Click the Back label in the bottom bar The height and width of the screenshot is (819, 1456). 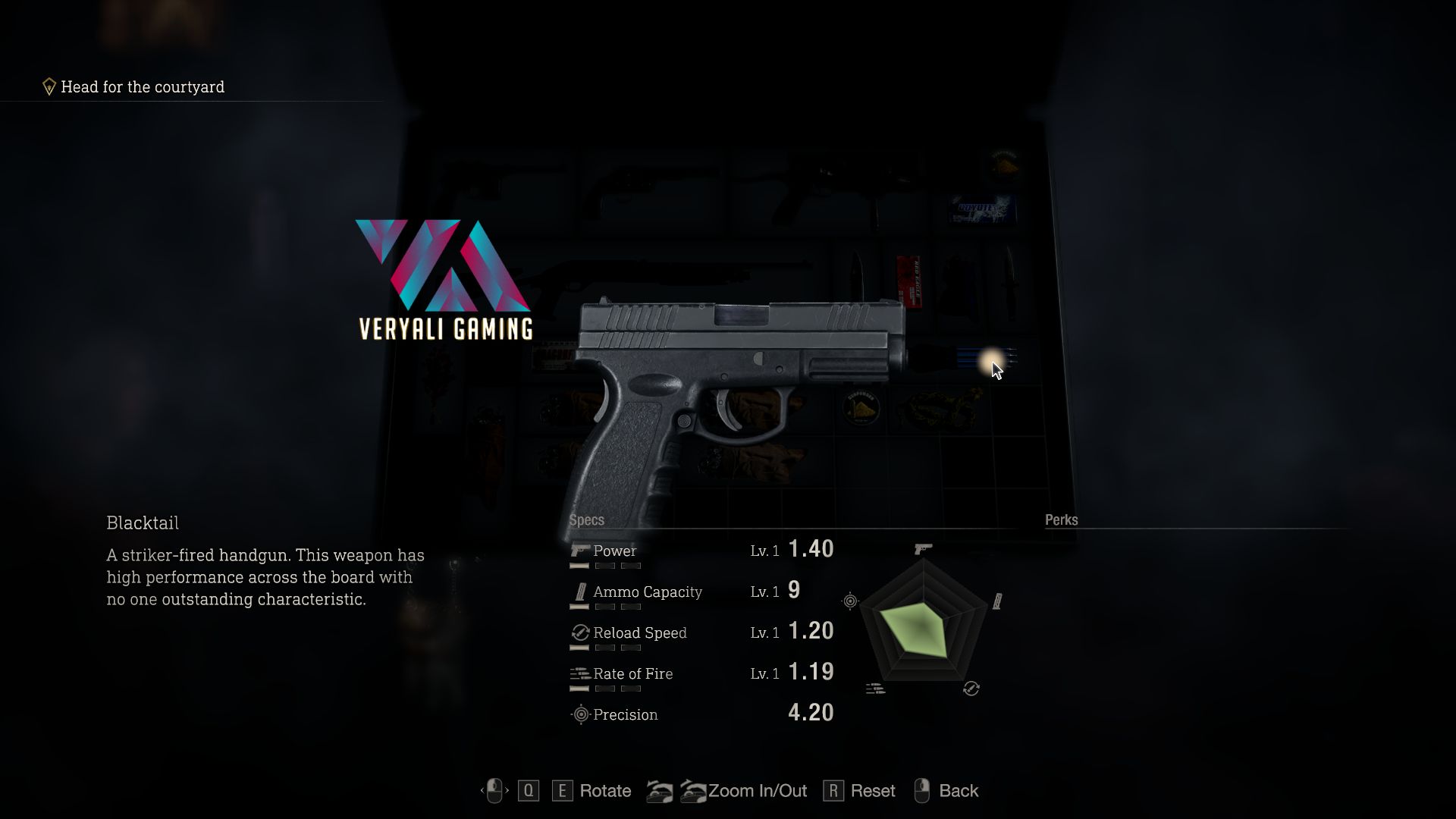click(958, 791)
